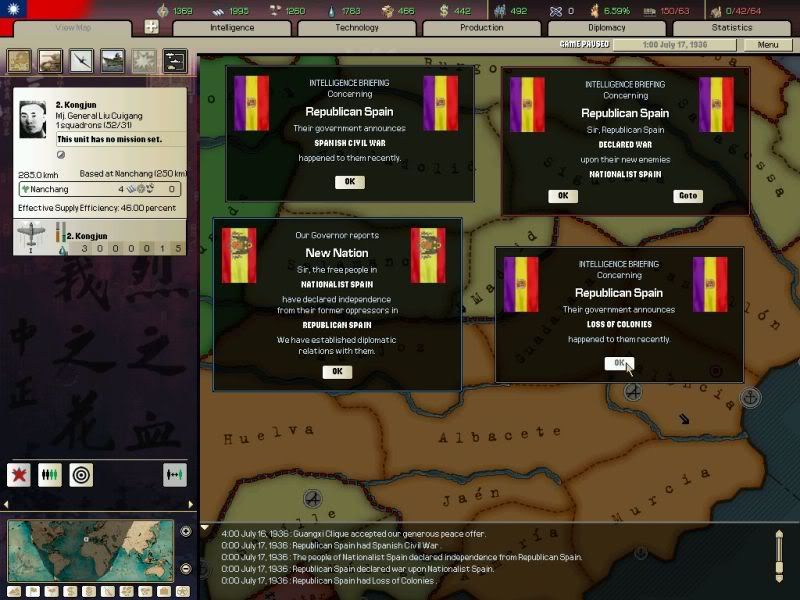
Task: Click OK on the Declared War briefing
Action: point(562,196)
